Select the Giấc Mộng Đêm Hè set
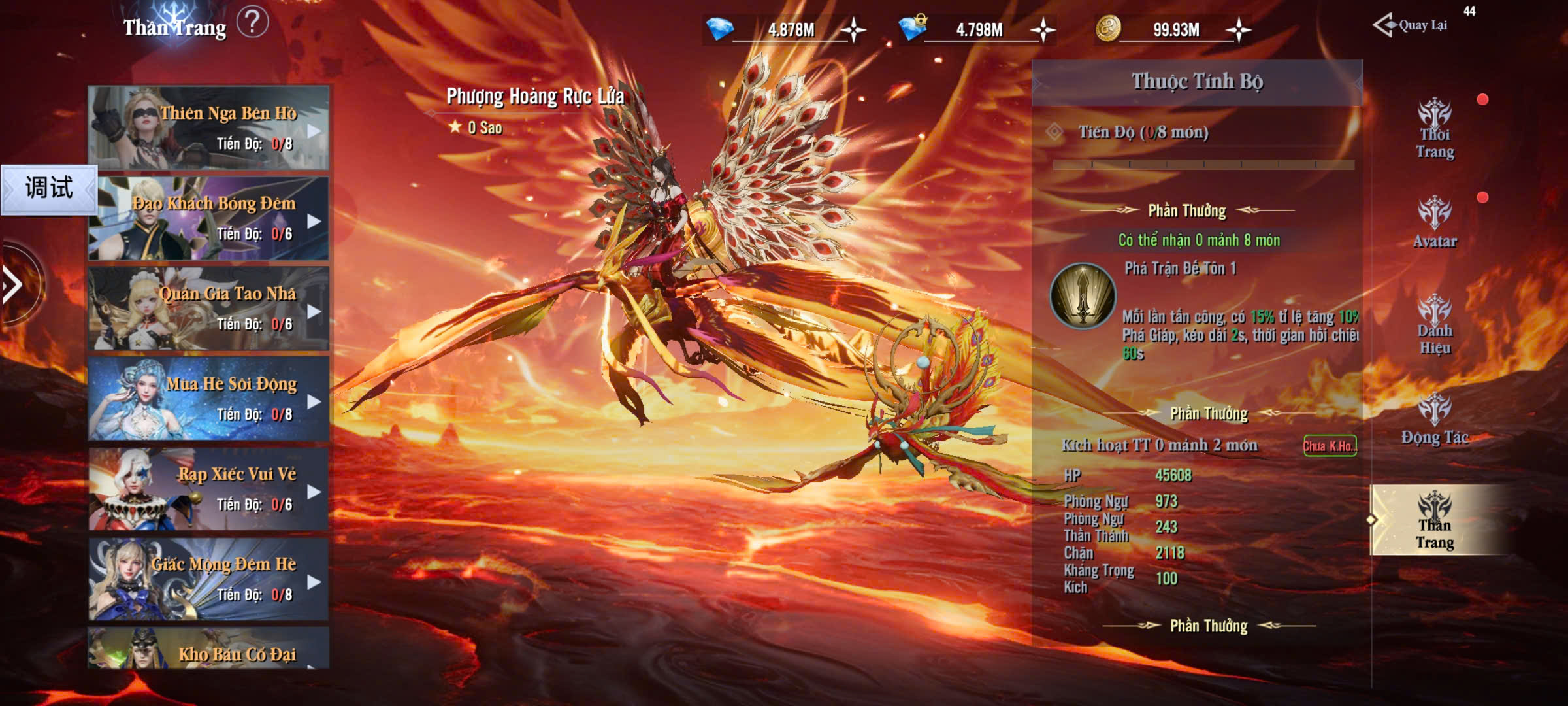Image resolution: width=1568 pixels, height=706 pixels. (x=208, y=579)
